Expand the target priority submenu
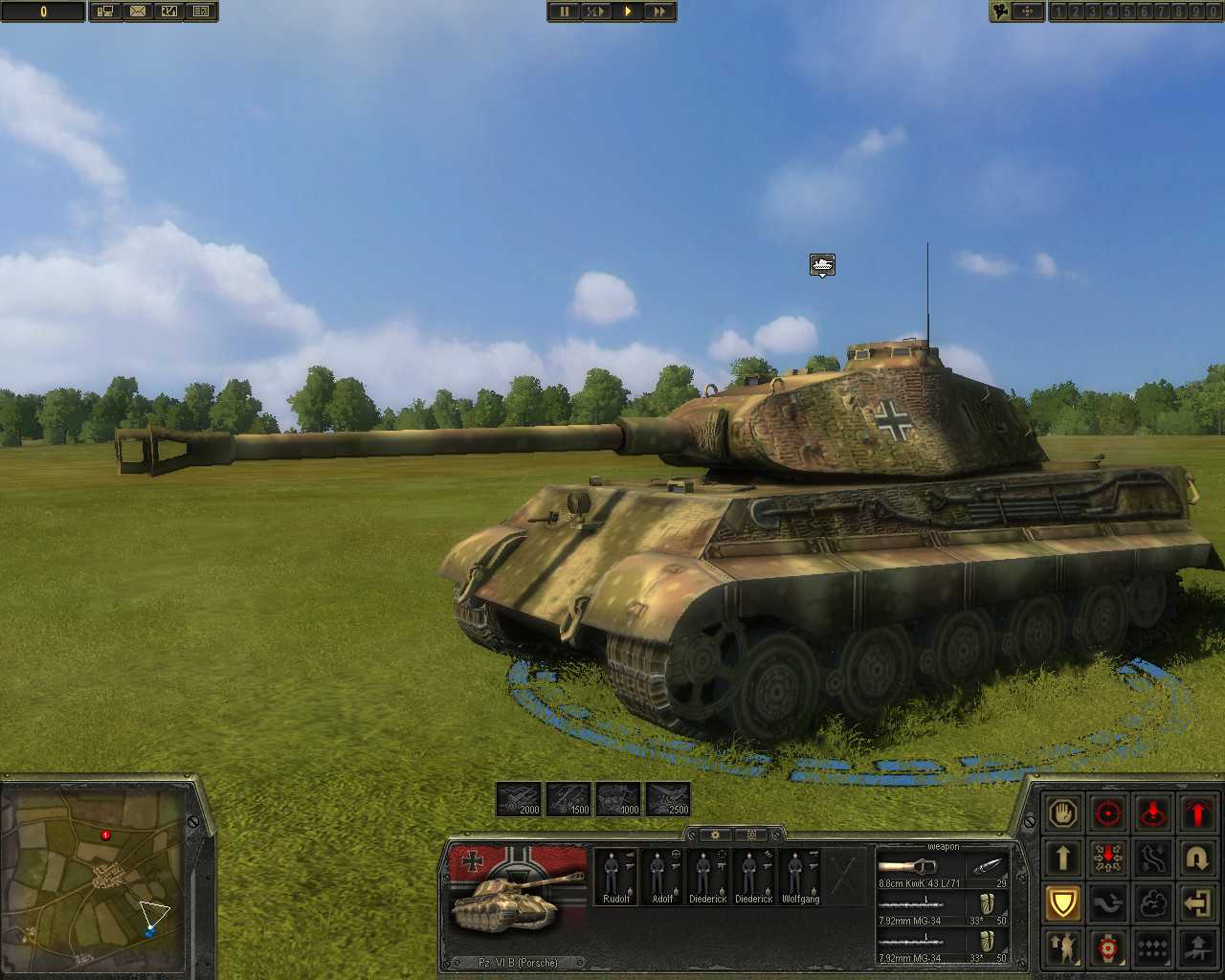The image size is (1225, 980). (1108, 948)
